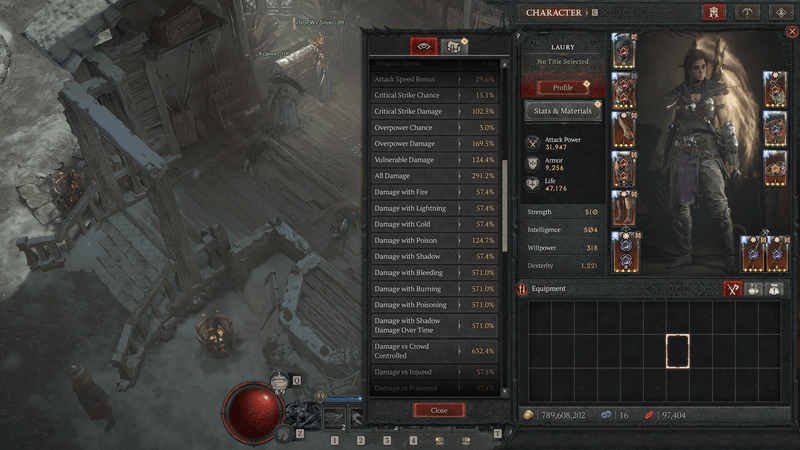Switch to the consumables inventory tab
This screenshot has height=450, width=800.
(x=755, y=289)
